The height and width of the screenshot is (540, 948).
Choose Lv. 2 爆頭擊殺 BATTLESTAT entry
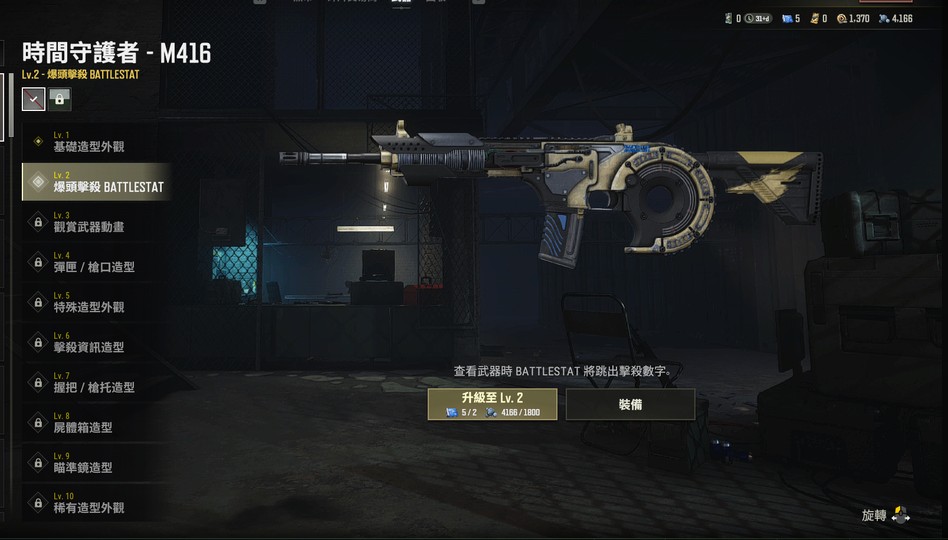(95, 182)
